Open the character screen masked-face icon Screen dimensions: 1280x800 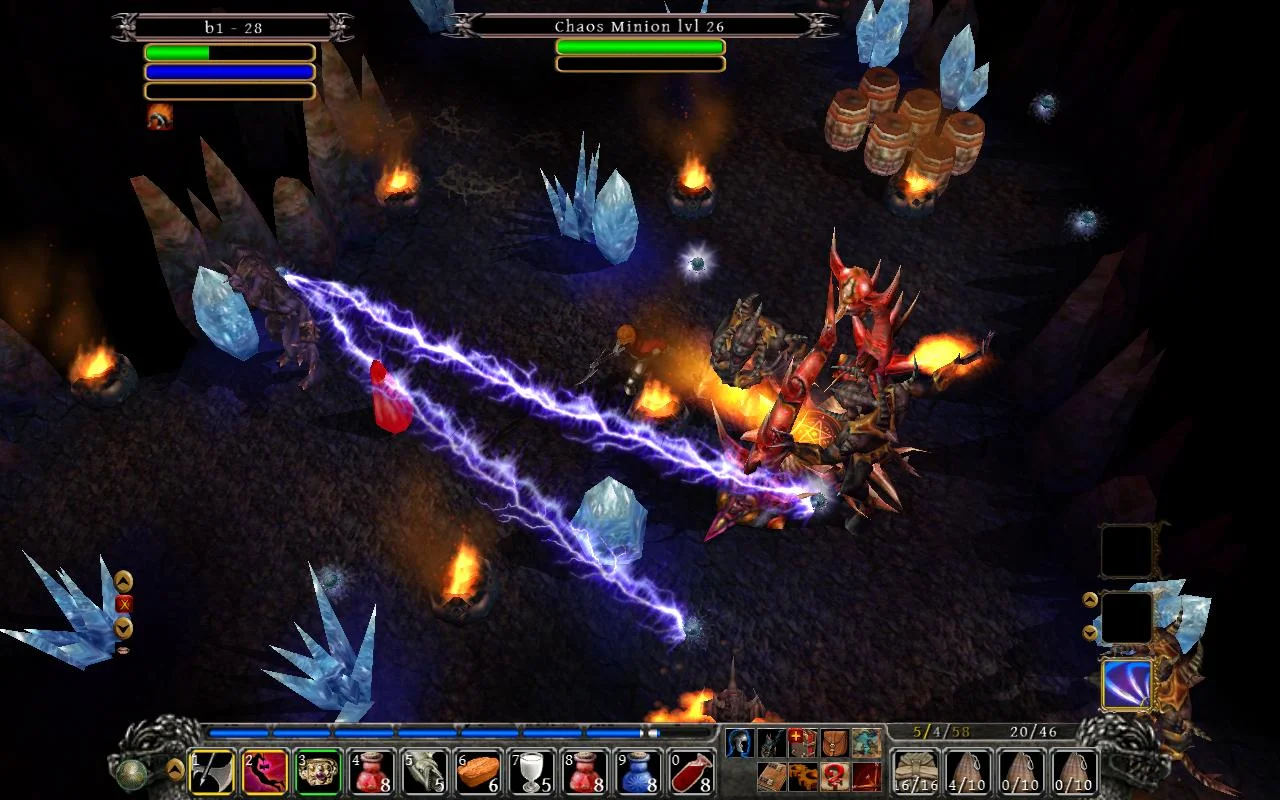740,742
